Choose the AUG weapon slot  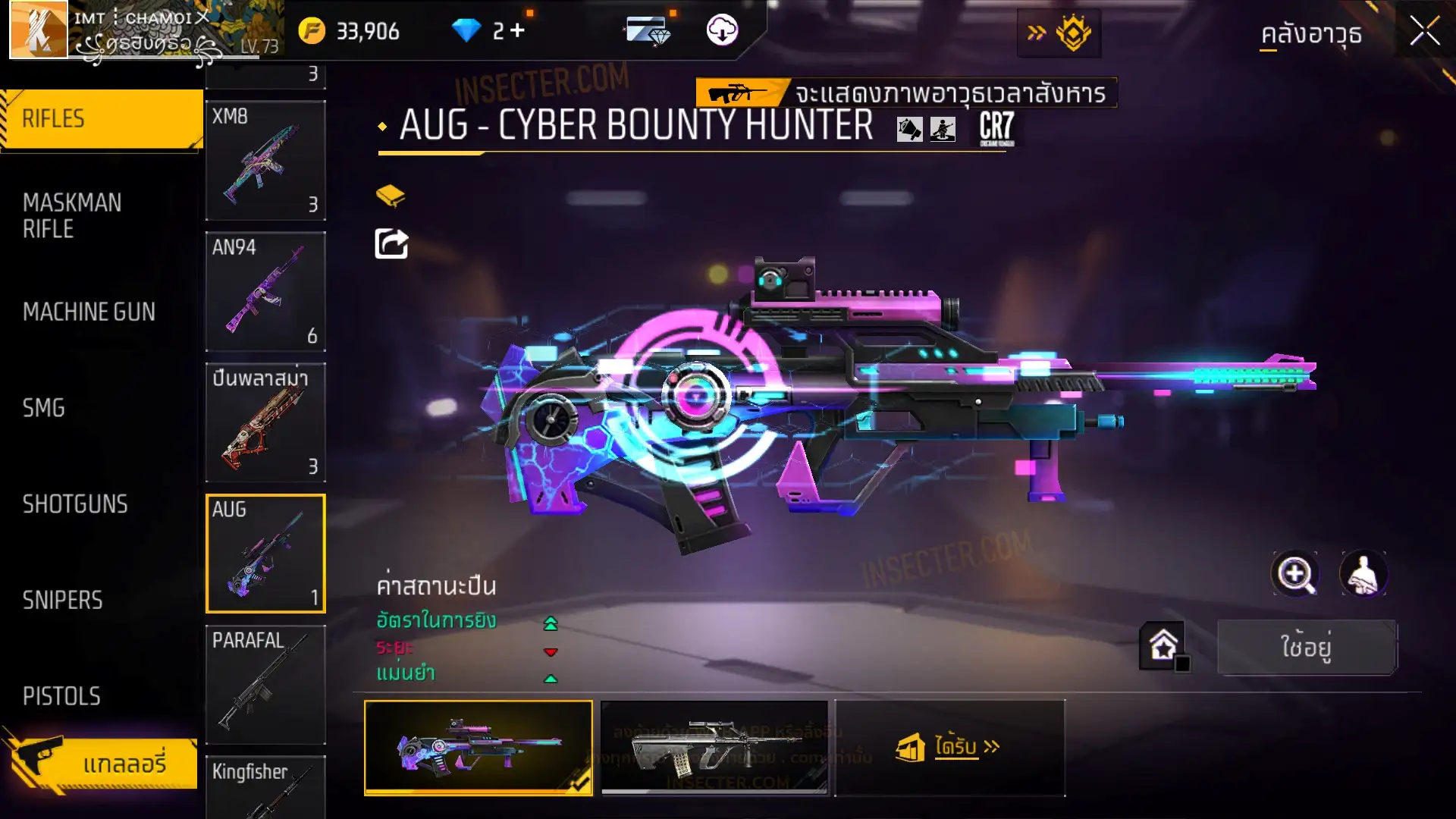(x=265, y=554)
